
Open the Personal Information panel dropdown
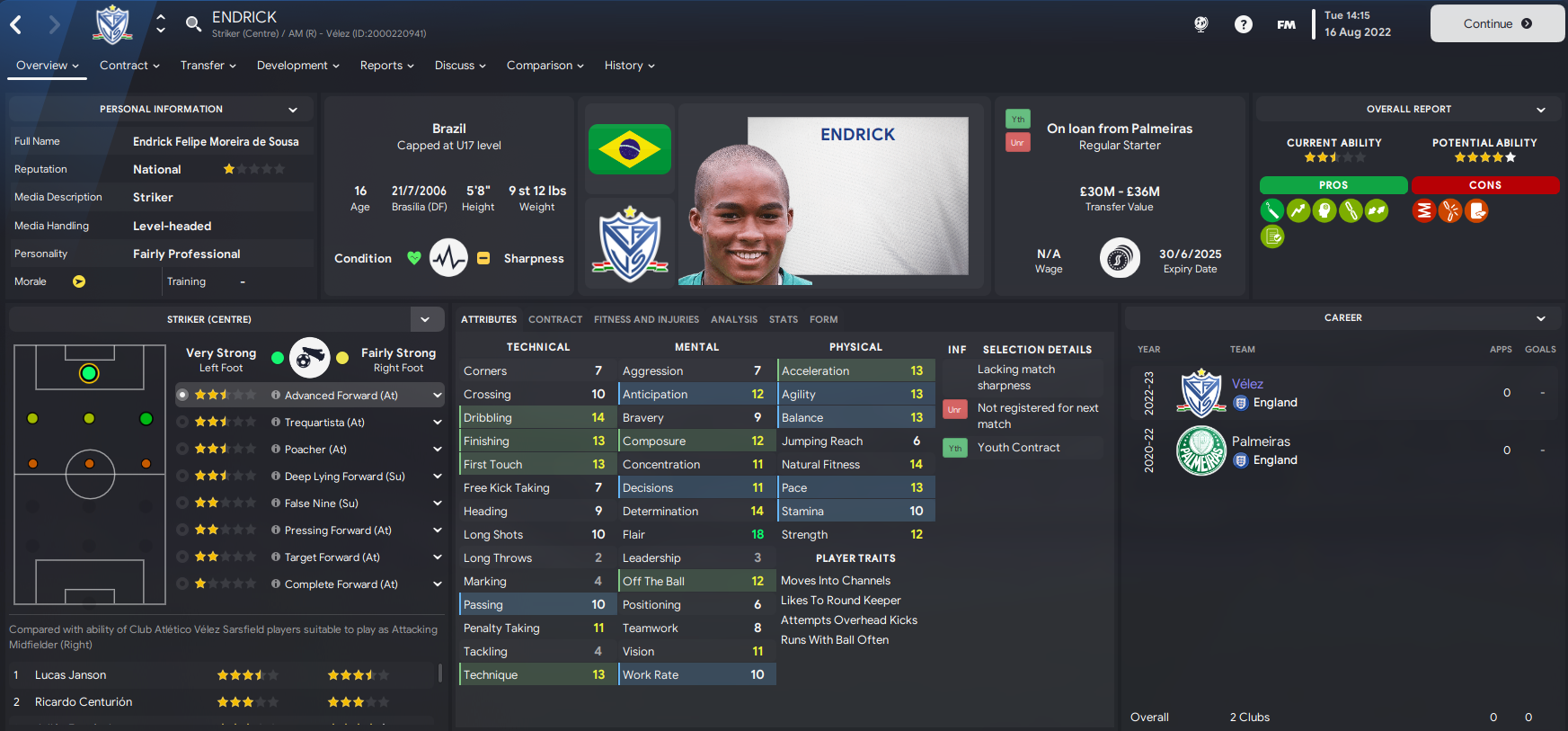point(293,110)
